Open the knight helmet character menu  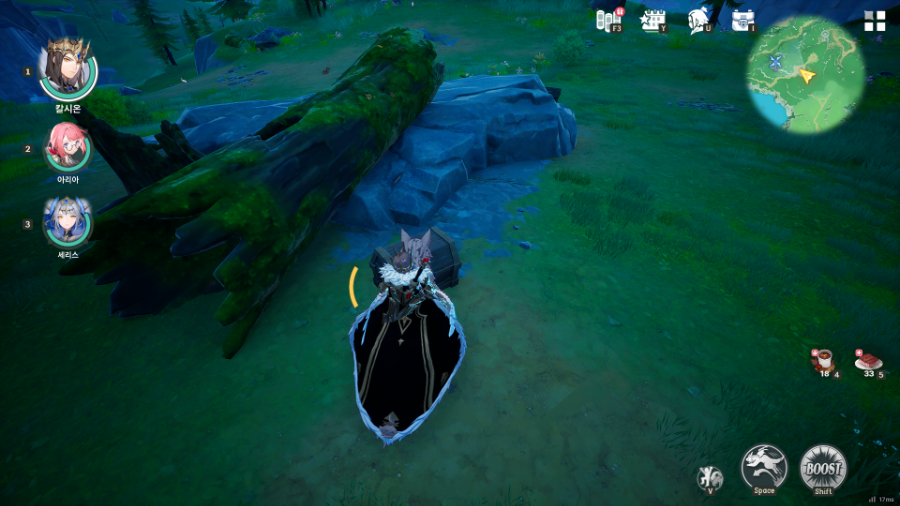pos(699,20)
